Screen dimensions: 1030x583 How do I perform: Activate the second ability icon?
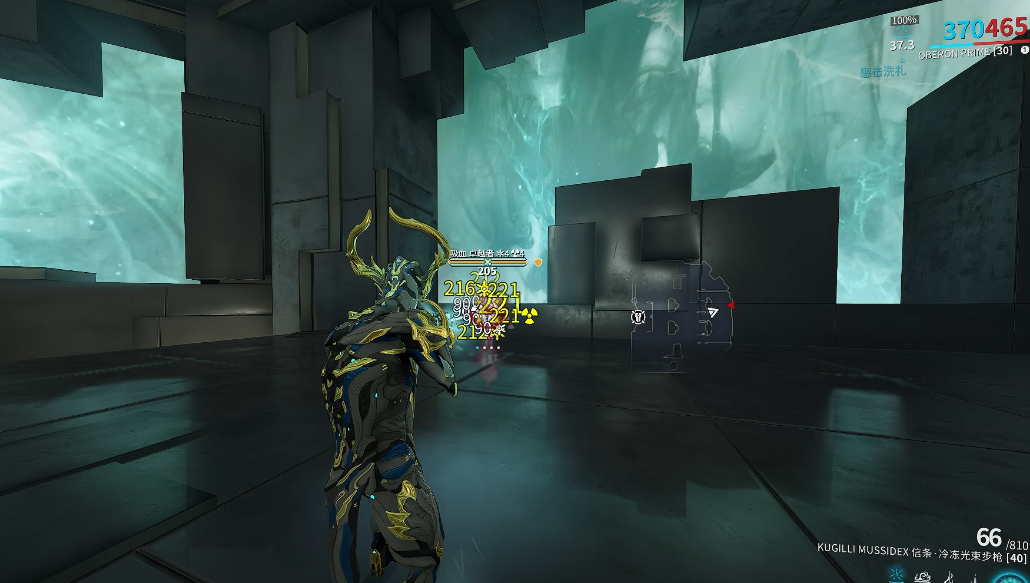pos(925,576)
